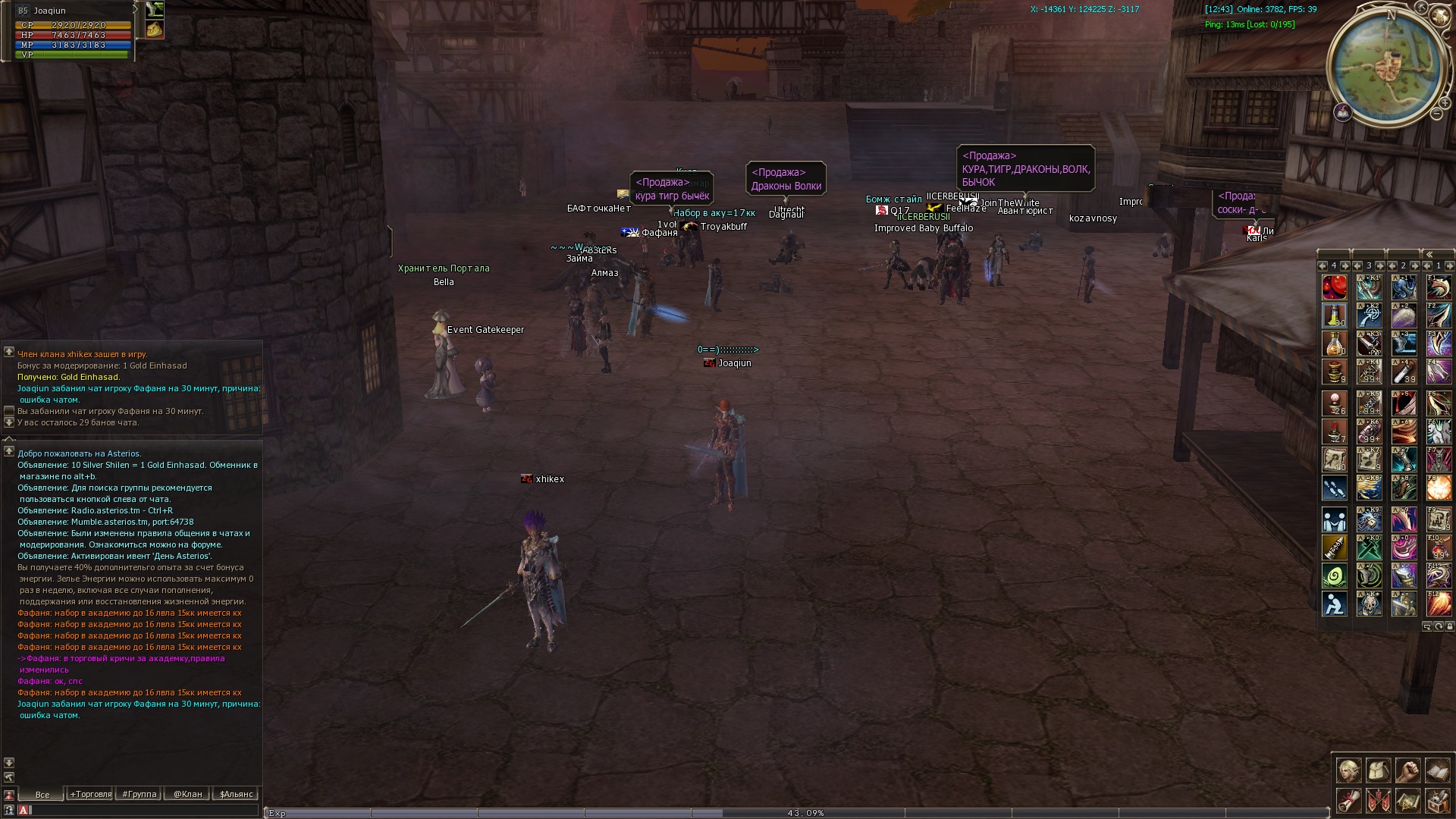
Task: Collapse the hotbars with the double-arrow button
Action: coord(1429,255)
